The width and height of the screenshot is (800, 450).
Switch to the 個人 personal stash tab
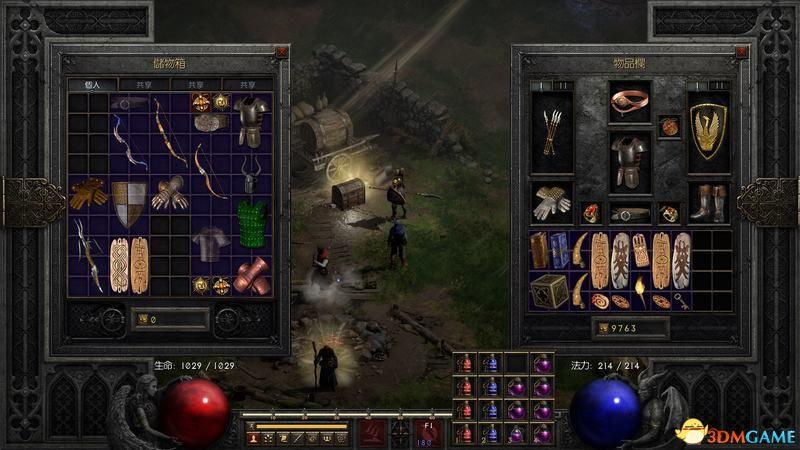(x=93, y=85)
